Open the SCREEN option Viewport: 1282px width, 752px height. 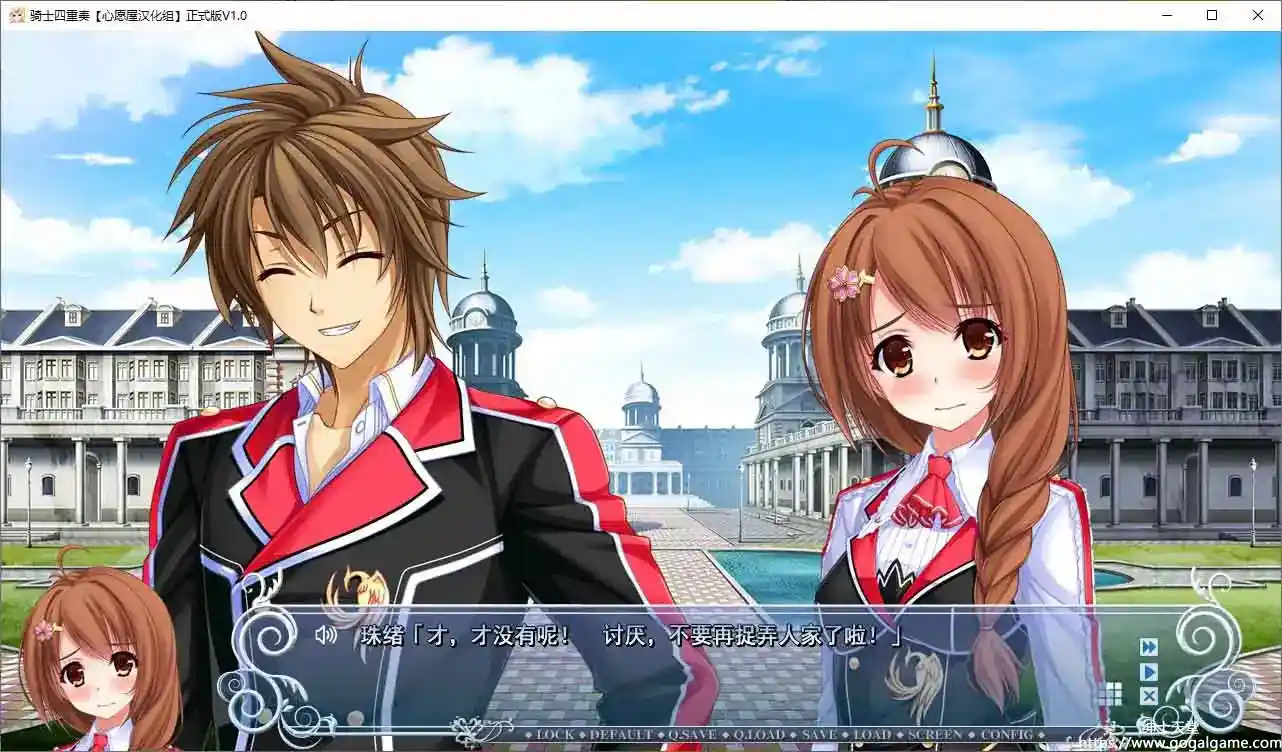tap(937, 735)
